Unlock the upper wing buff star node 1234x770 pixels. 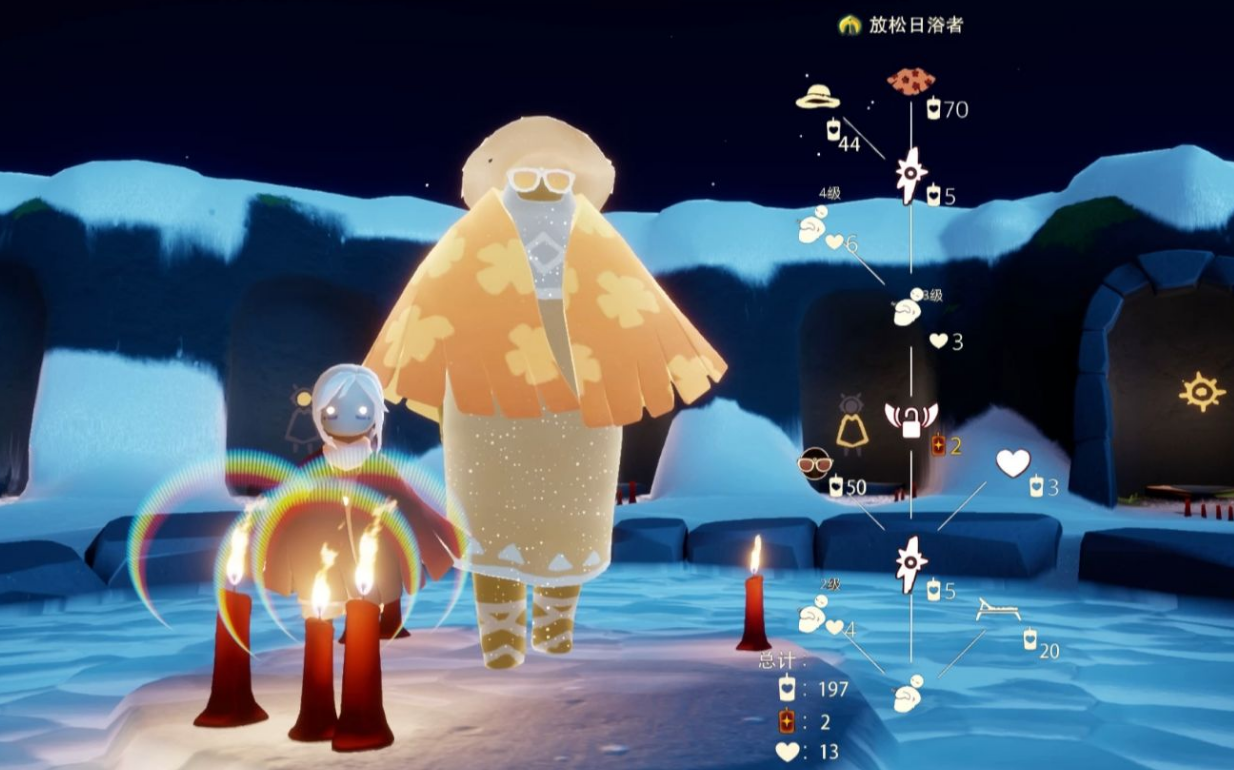[x=910, y=175]
